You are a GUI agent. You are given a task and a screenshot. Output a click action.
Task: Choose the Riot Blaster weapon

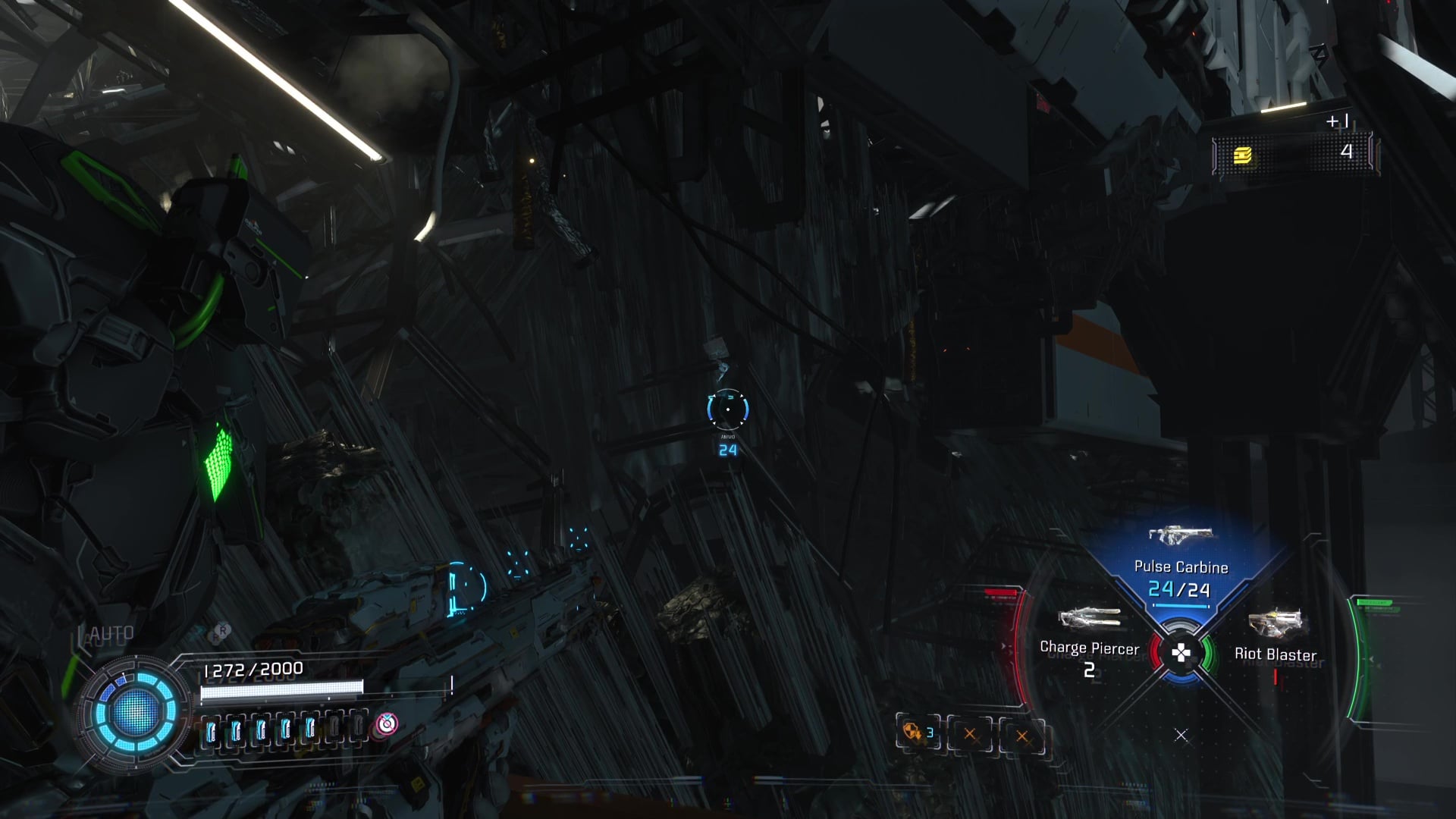pyautogui.click(x=1276, y=639)
